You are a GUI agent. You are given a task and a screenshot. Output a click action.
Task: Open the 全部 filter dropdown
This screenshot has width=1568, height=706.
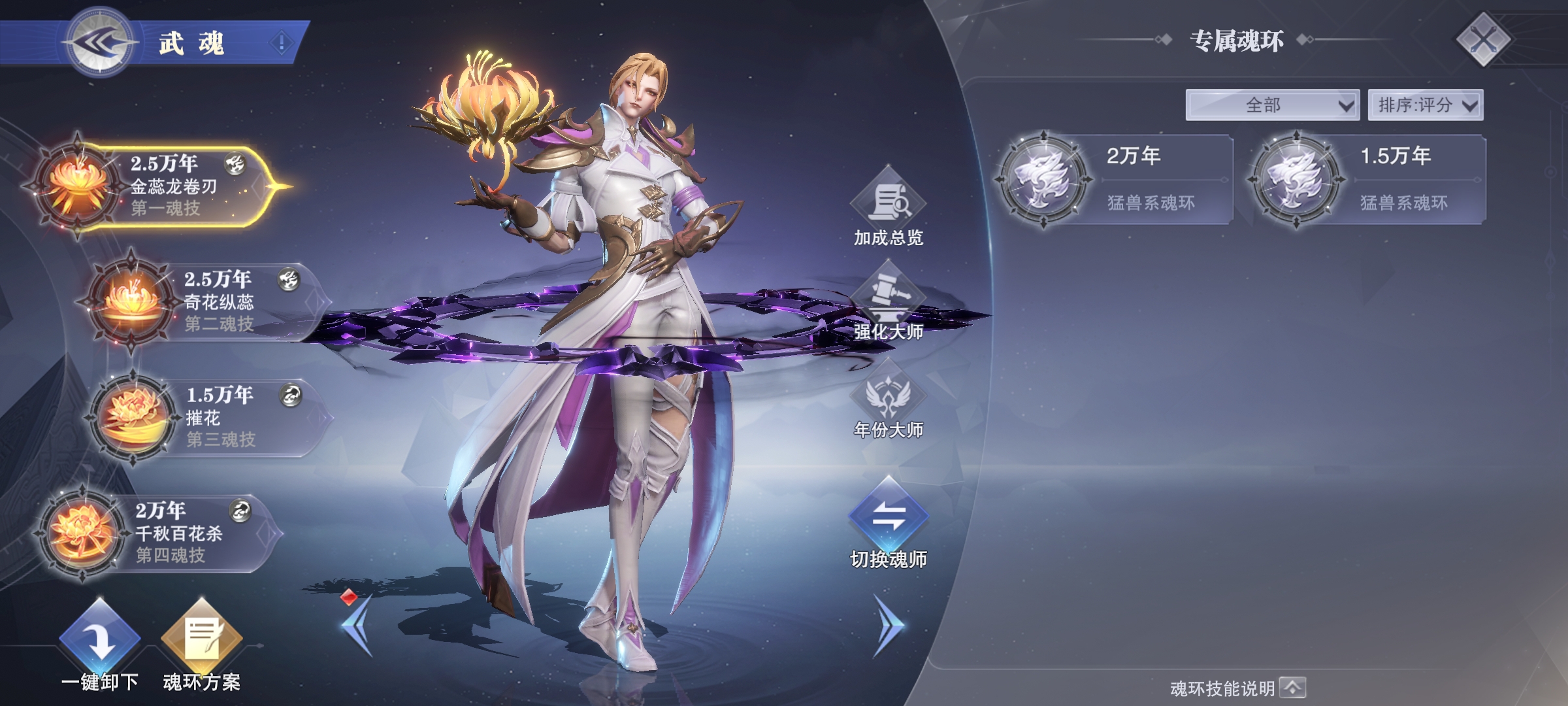[x=1272, y=105]
